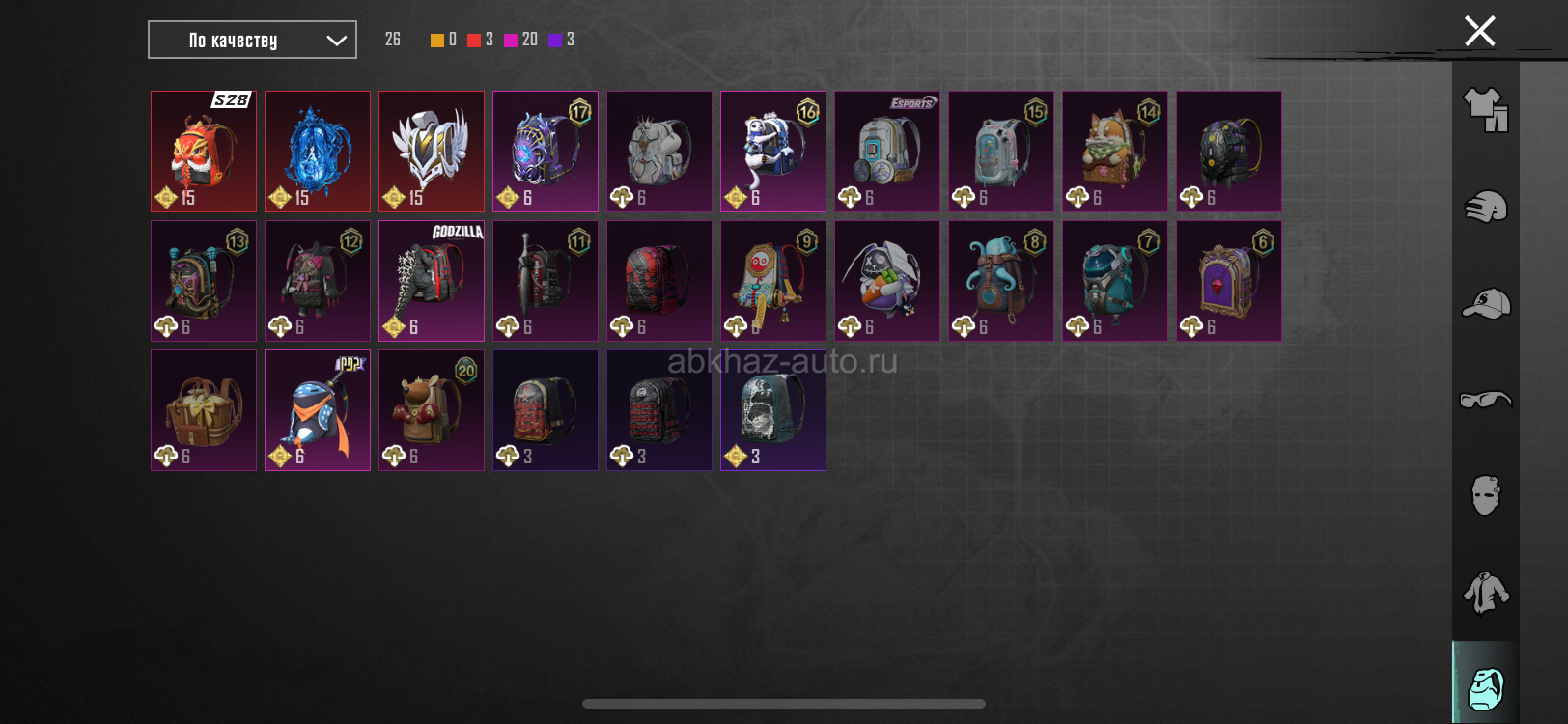Show the jacket category tab
1568x724 pixels.
[1485, 593]
